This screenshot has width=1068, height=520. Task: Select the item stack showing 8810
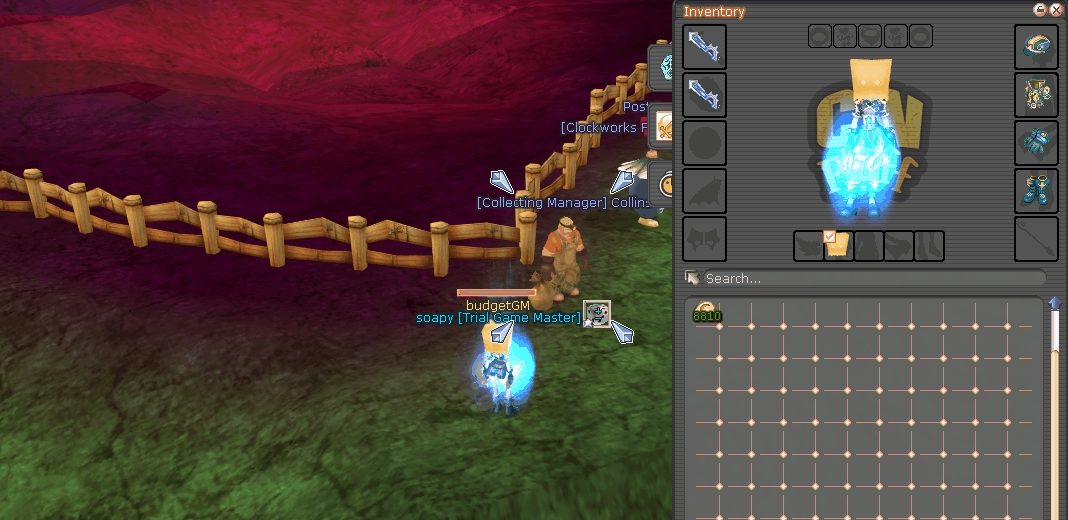(707, 314)
